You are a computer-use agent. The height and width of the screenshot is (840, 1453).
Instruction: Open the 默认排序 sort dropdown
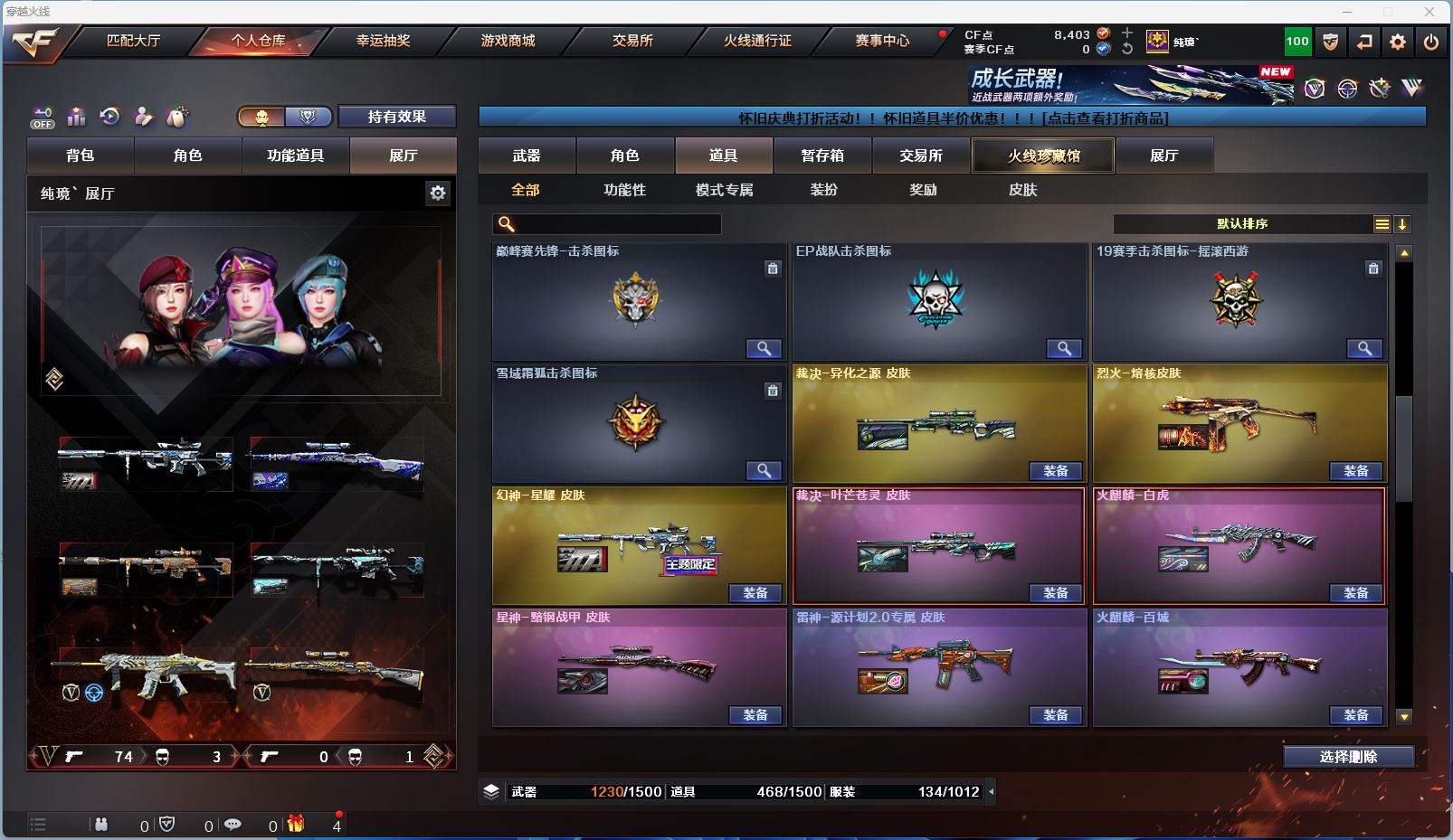[1241, 224]
